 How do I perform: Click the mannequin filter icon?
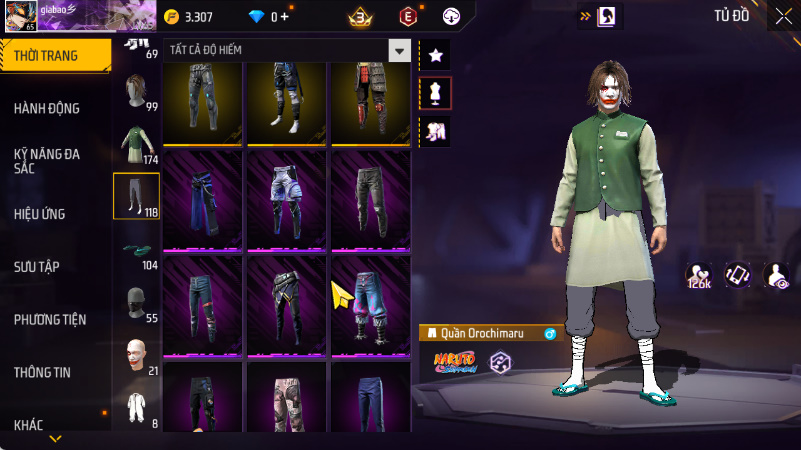[x=435, y=93]
